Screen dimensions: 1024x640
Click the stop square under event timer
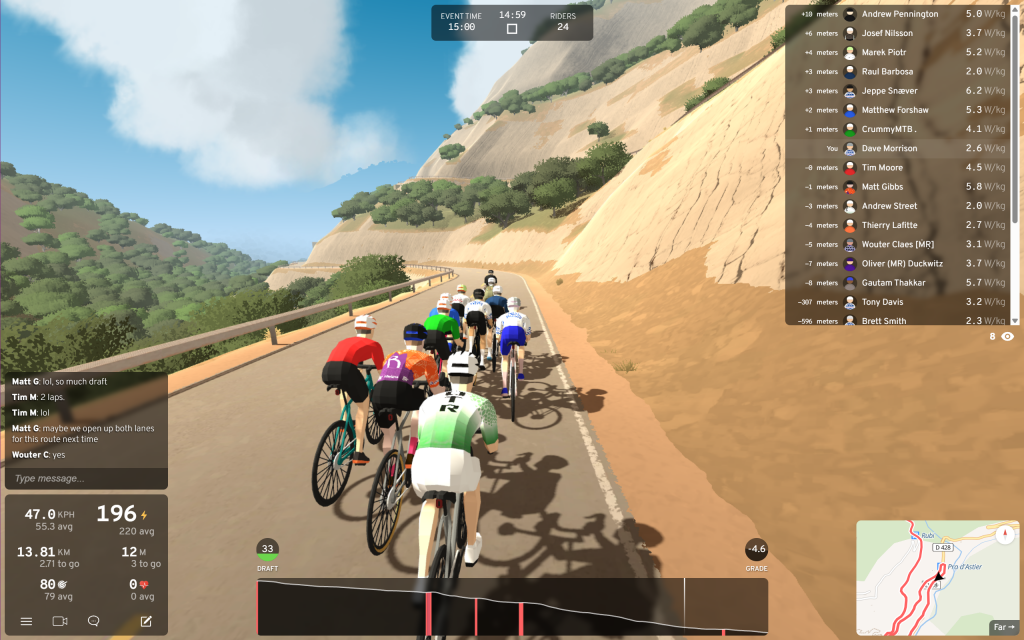point(512,29)
